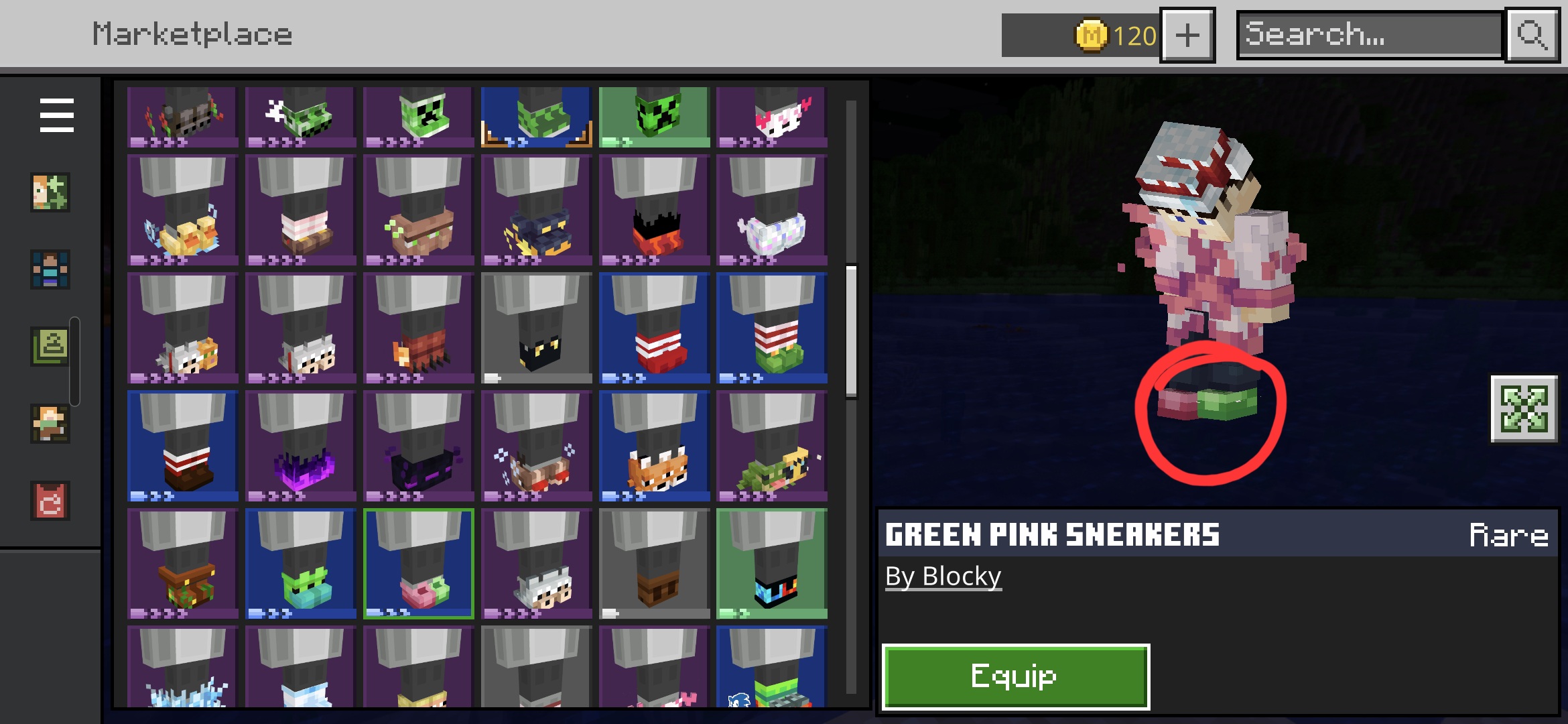
Task: Choose the green frog slippers with striped socks
Action: pyautogui.click(x=772, y=328)
